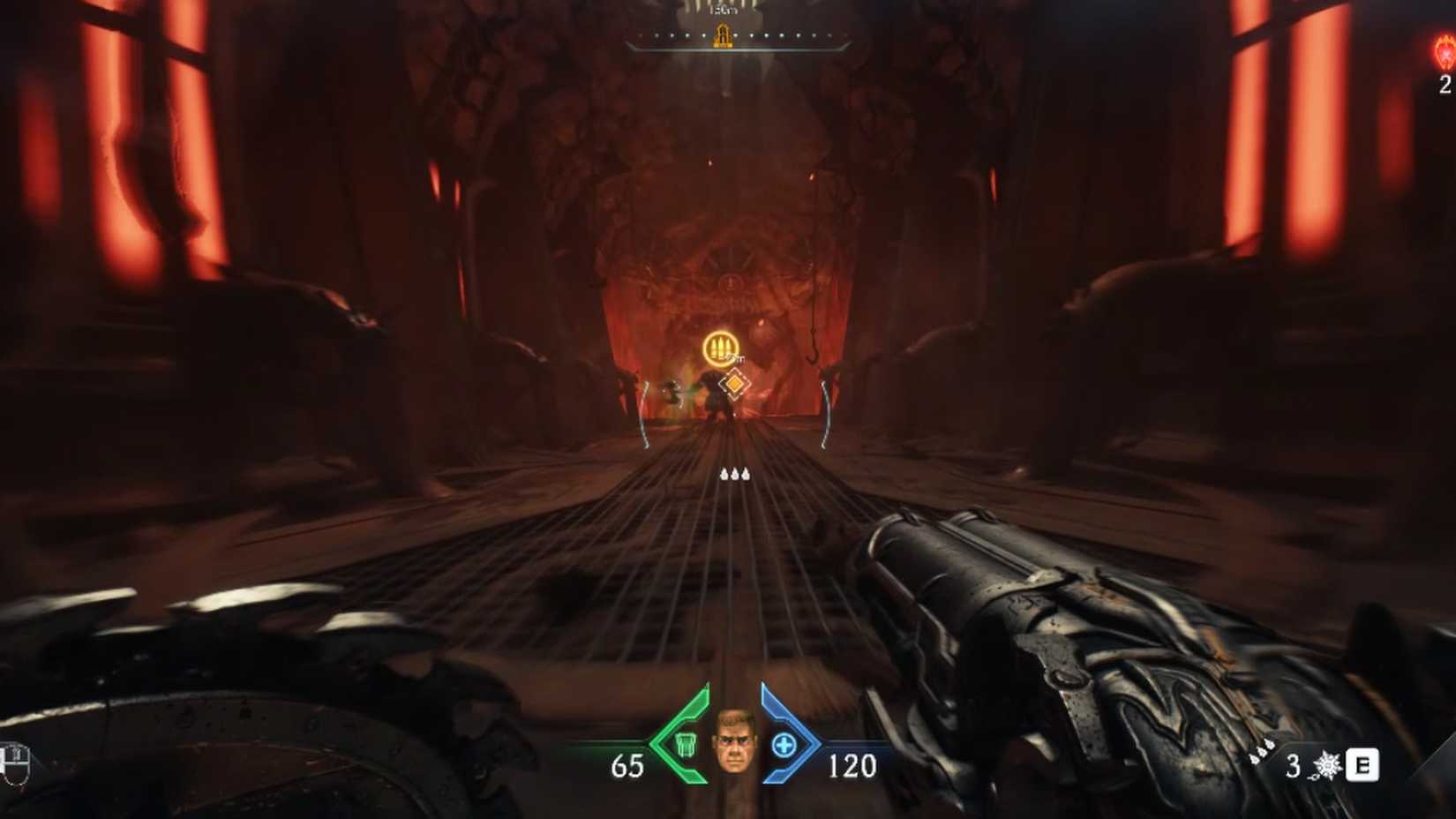Expand the 120m distance label above the compass
The height and width of the screenshot is (819, 1456).
point(724,11)
